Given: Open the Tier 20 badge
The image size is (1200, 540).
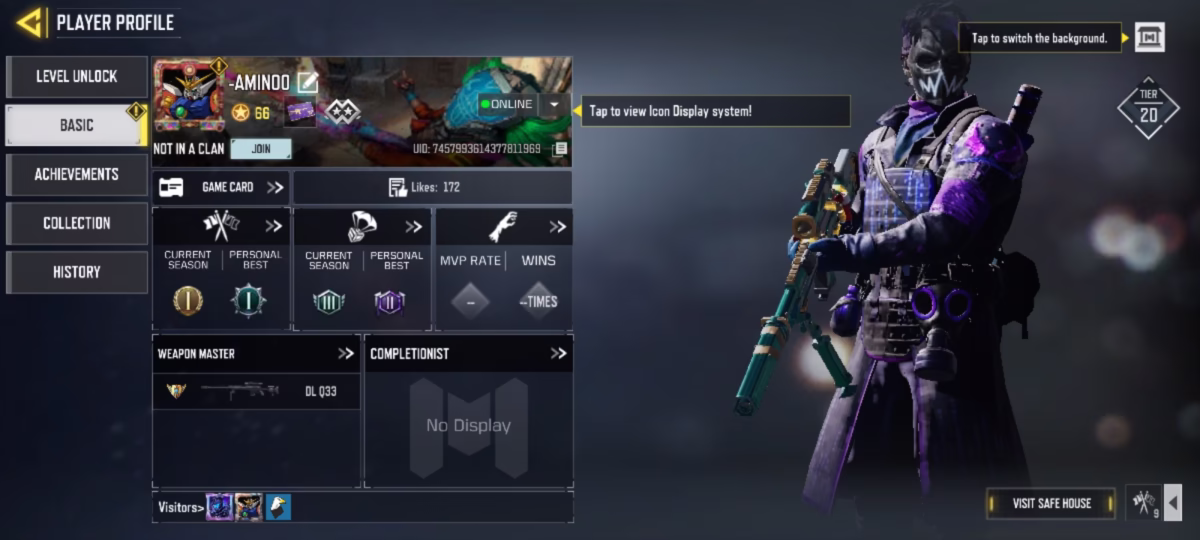Looking at the screenshot, I should (1148, 107).
